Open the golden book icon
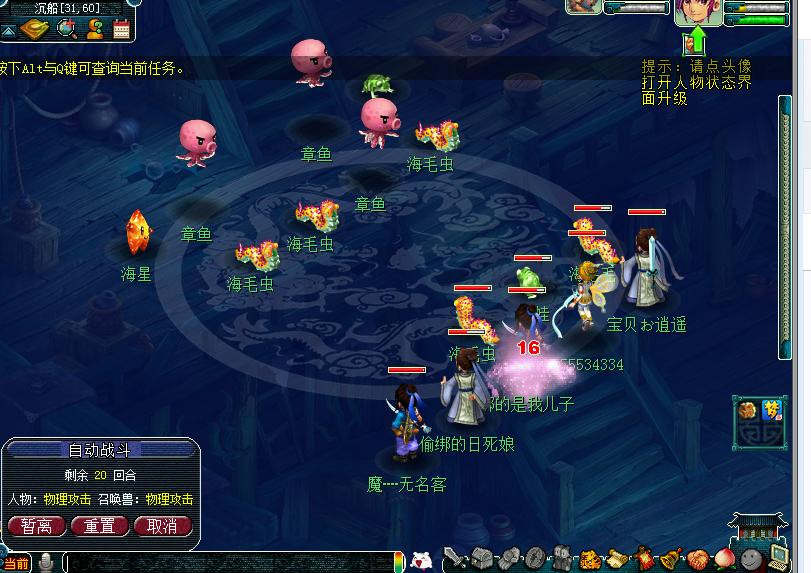This screenshot has height=573, width=811. click(36, 30)
